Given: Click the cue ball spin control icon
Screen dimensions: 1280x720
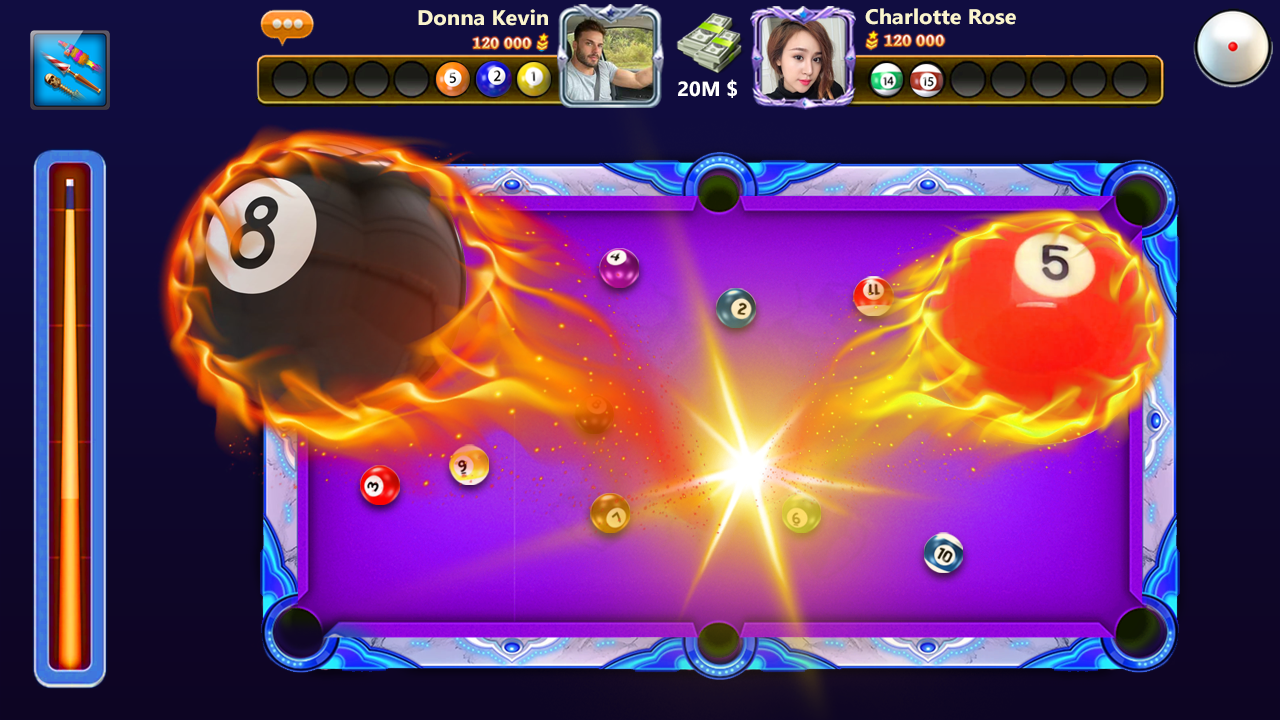Looking at the screenshot, I should pyautogui.click(x=1232, y=46).
